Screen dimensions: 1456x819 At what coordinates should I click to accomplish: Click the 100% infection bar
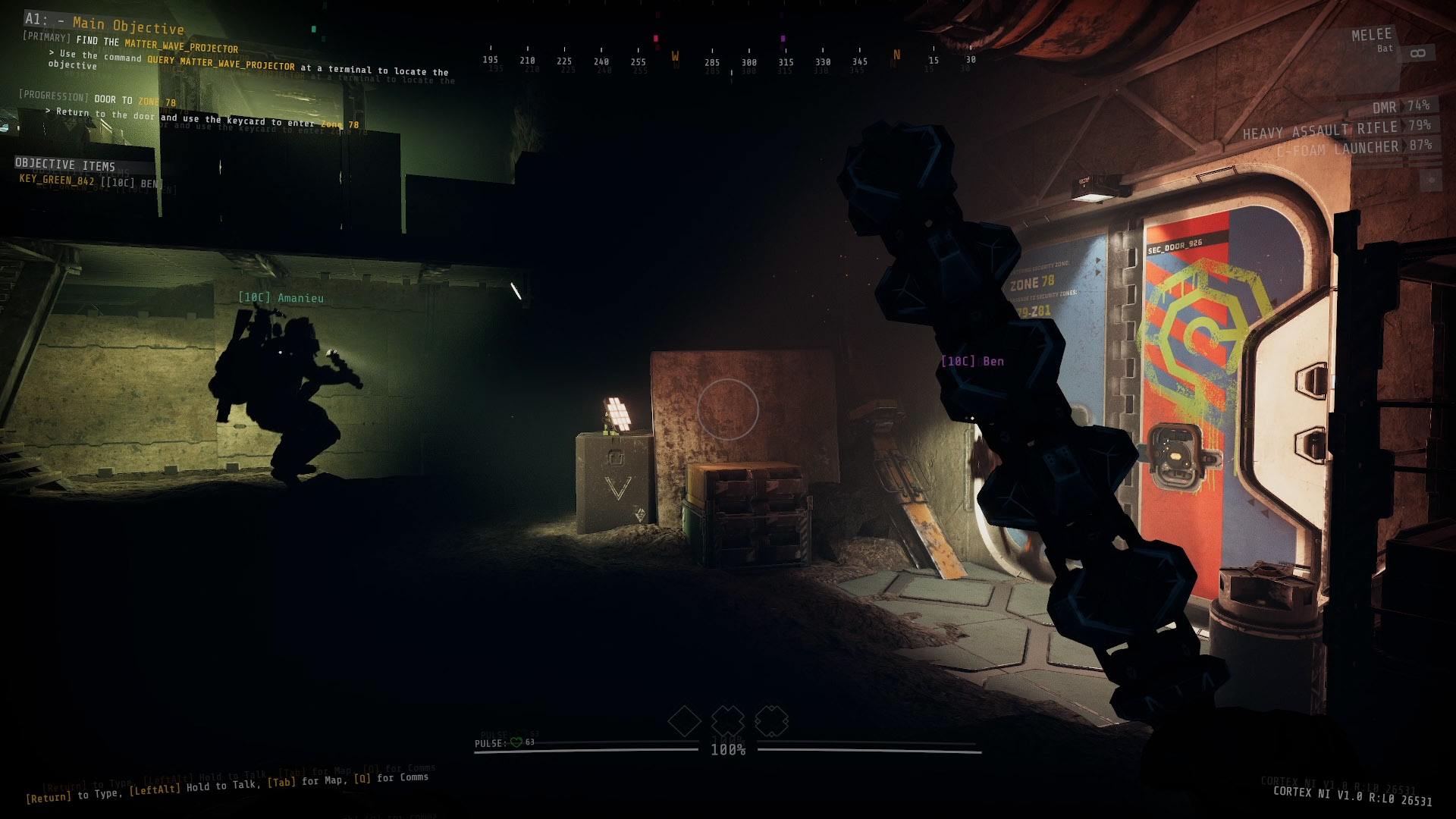tap(726, 751)
